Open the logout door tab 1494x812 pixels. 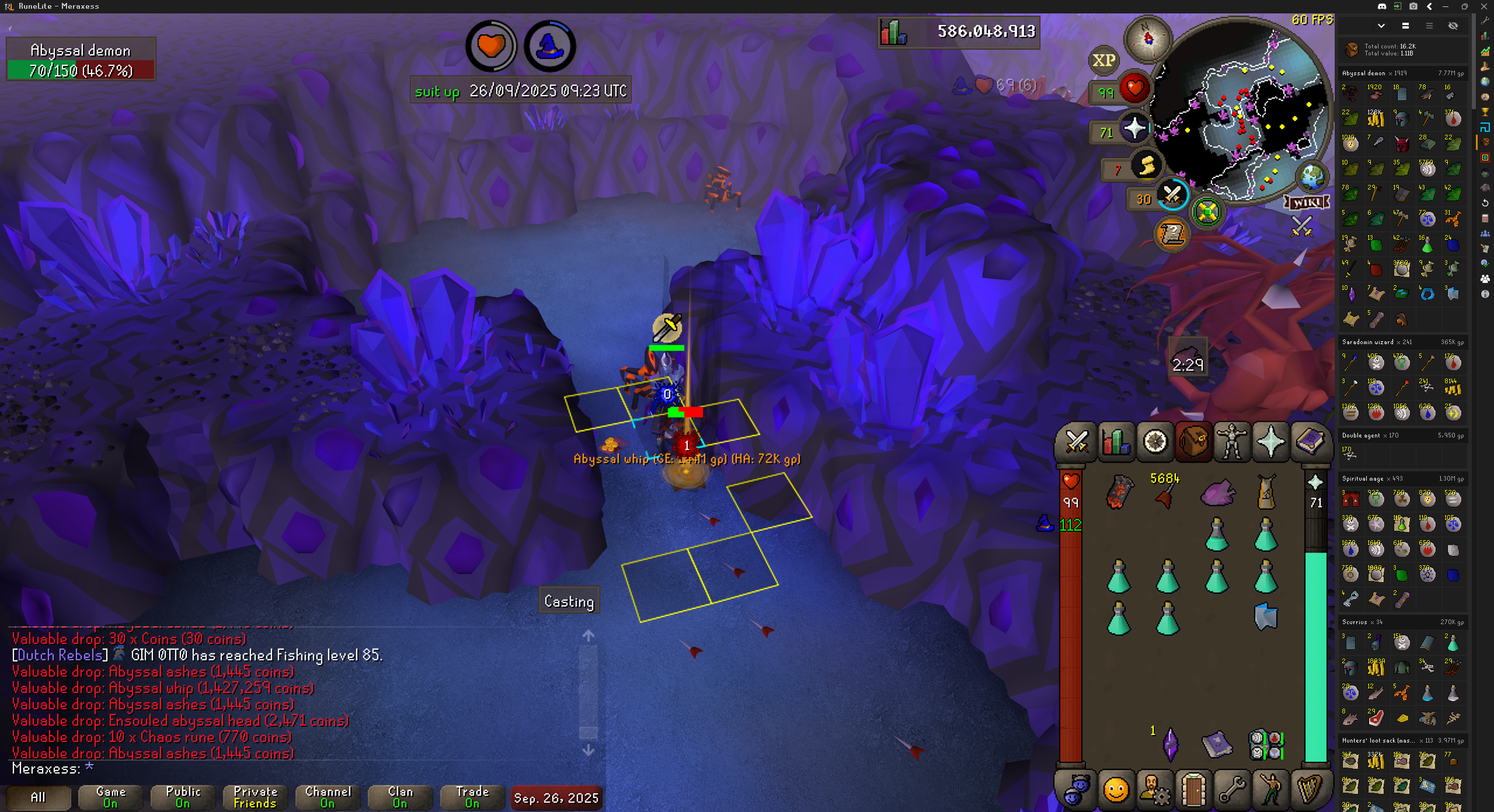click(1193, 790)
